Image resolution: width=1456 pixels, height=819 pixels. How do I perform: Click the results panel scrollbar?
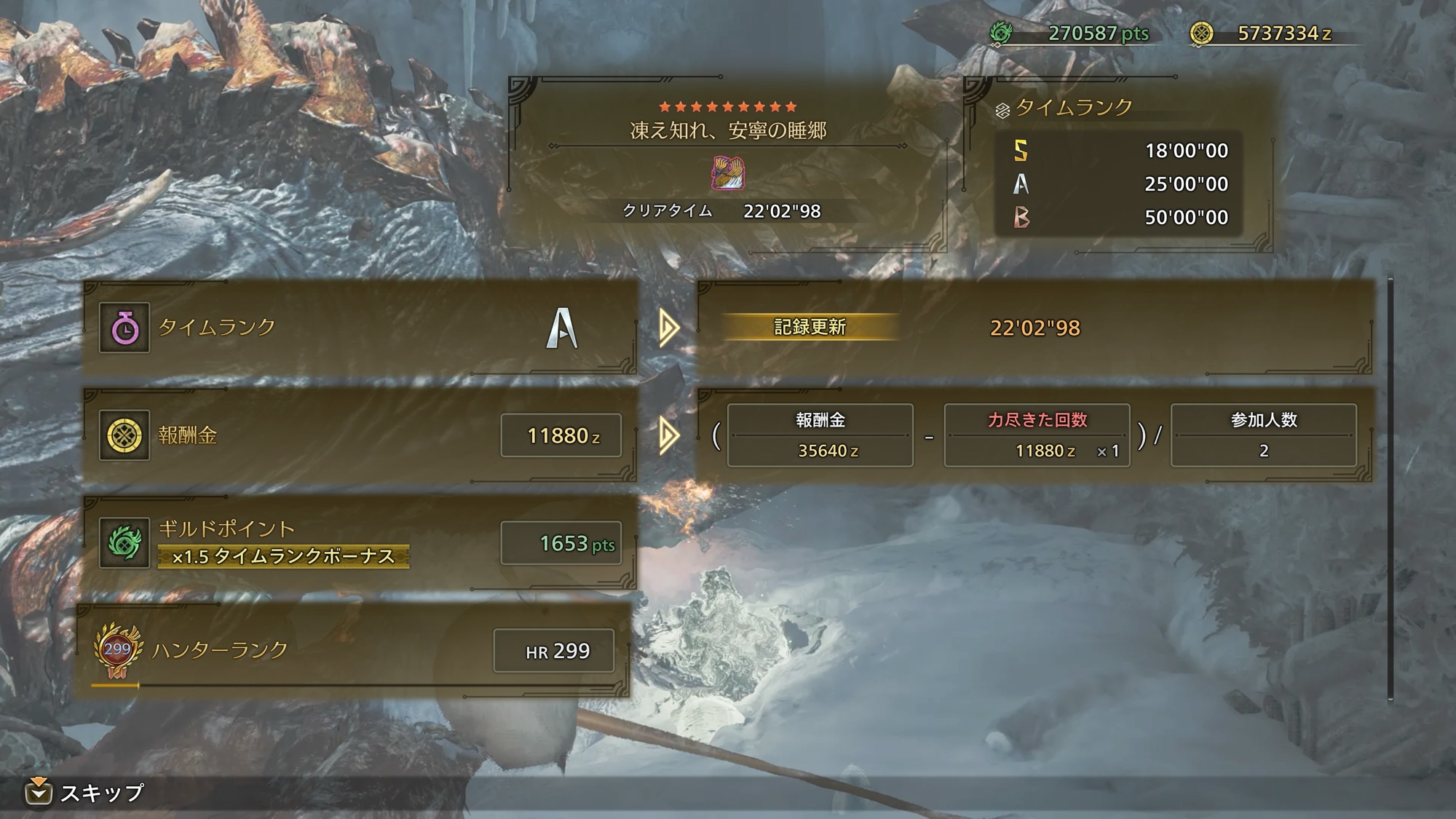[1390, 488]
